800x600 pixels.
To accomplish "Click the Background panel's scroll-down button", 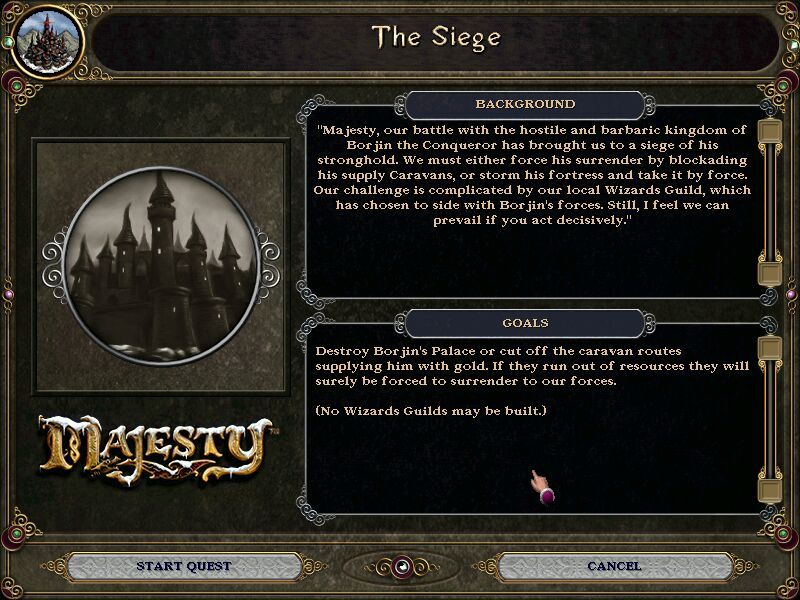I will (769, 273).
